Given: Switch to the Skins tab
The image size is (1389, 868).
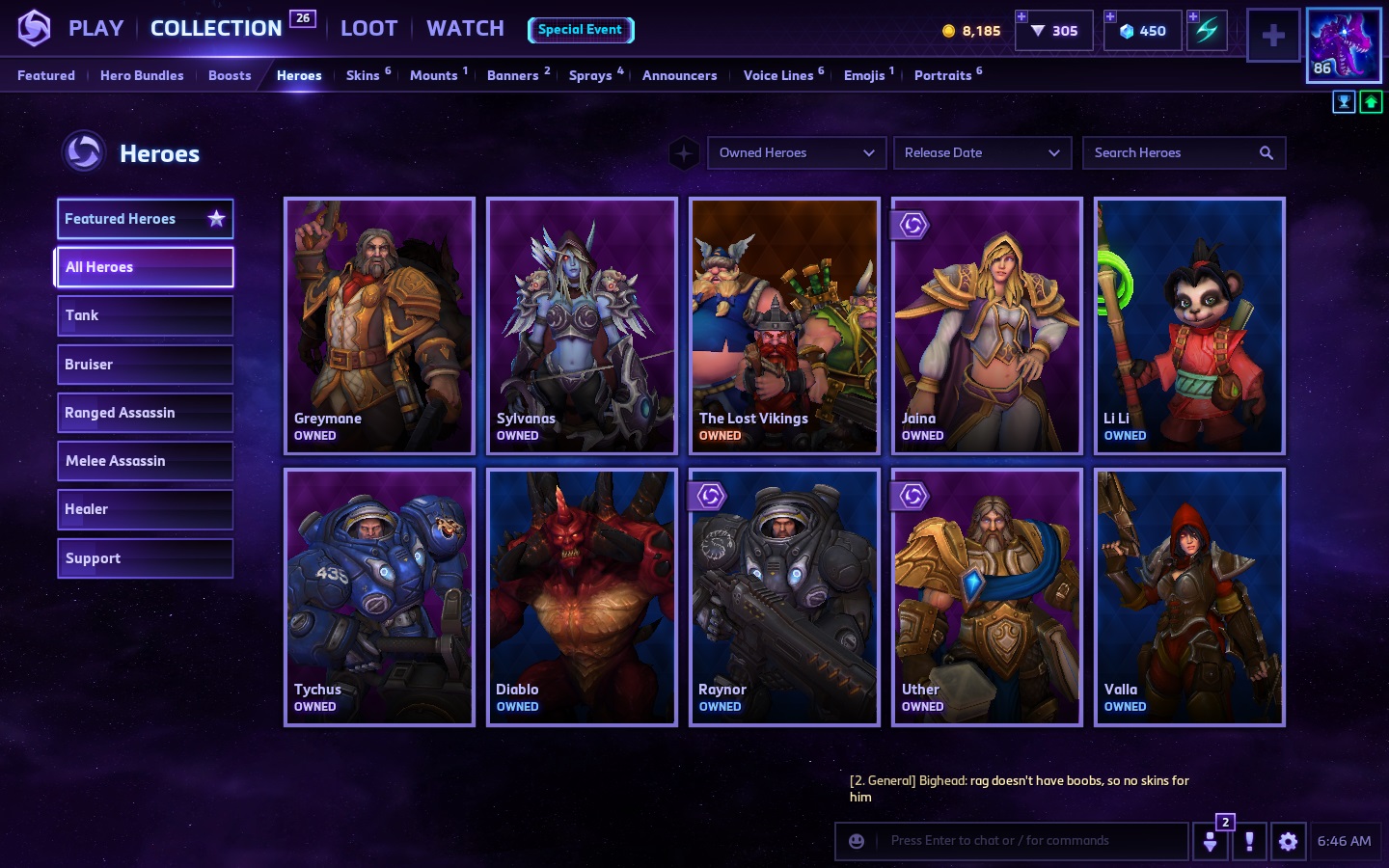Looking at the screenshot, I should 363,75.
